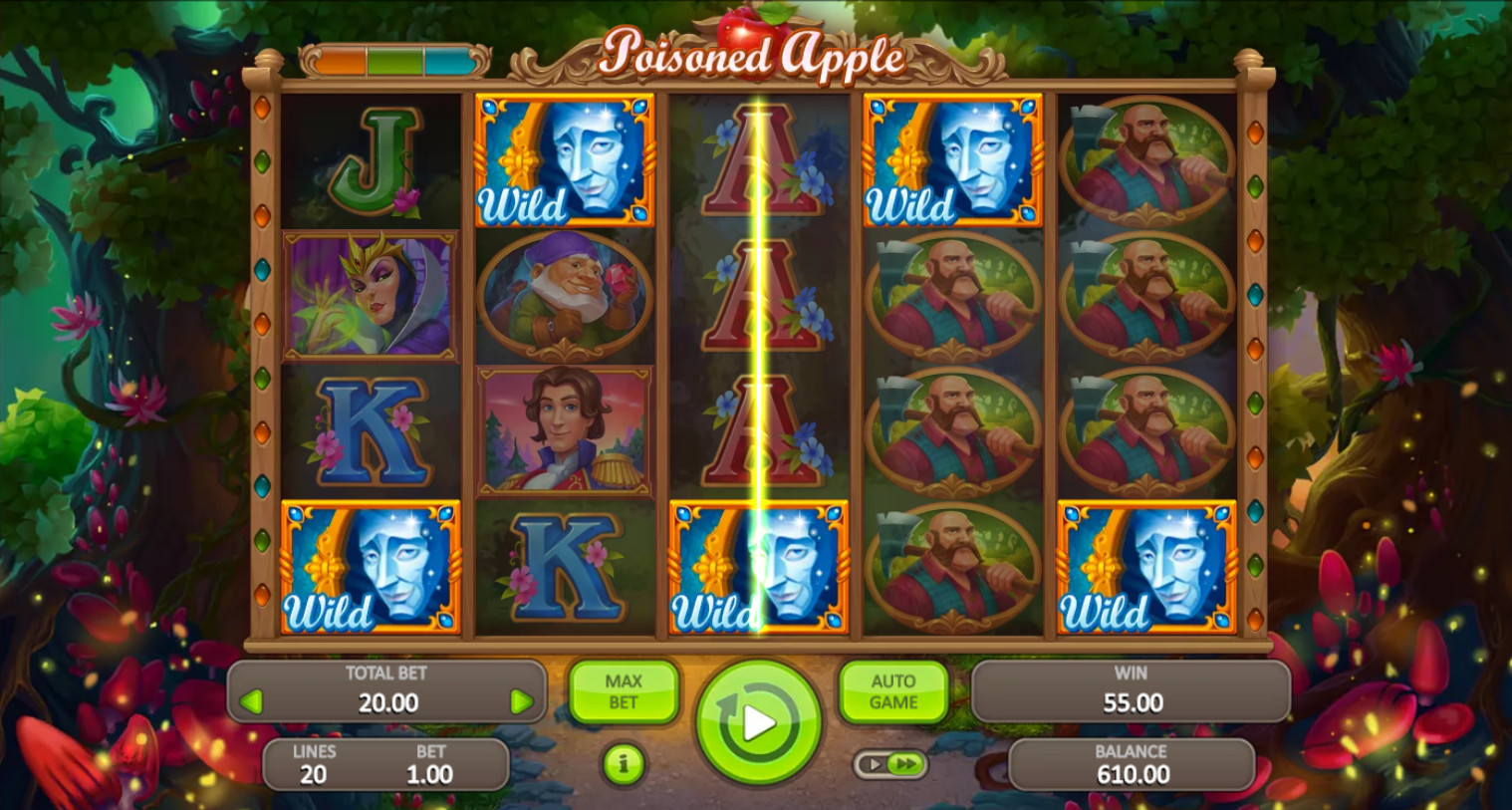
Task: Decrease total bet with the left arrow
Action: click(x=251, y=701)
